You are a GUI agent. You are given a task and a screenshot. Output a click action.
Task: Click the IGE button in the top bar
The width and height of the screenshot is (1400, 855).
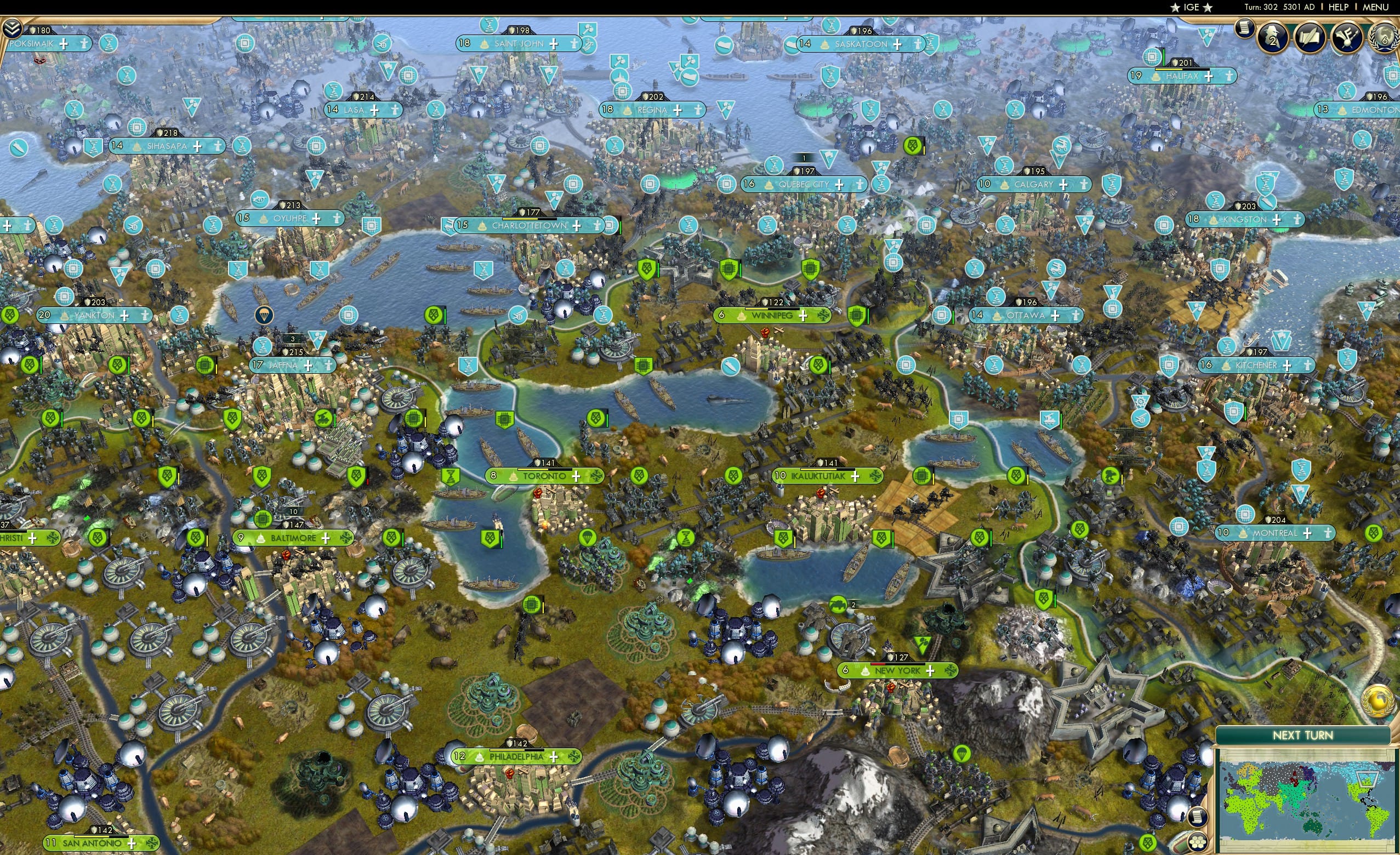[1191, 7]
